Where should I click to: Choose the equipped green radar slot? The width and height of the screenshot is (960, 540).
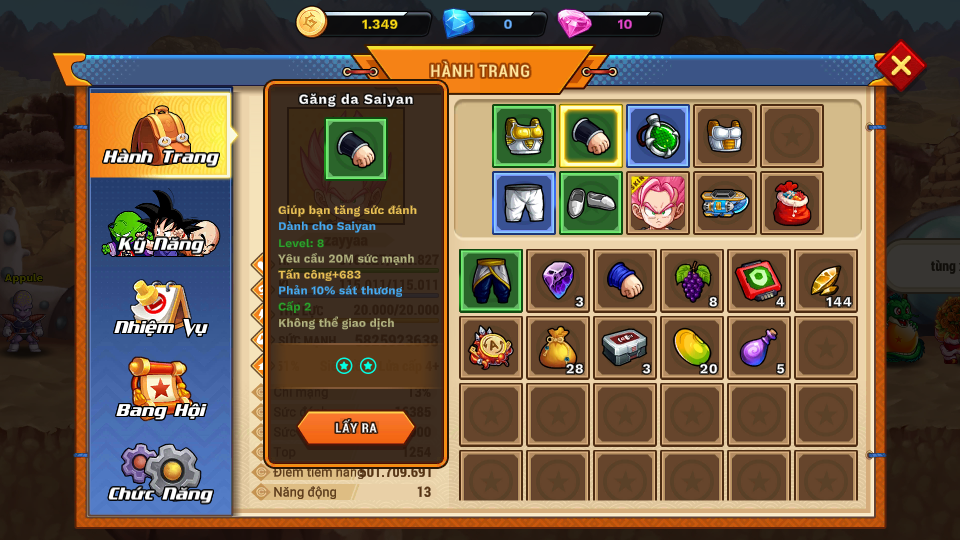(658, 136)
